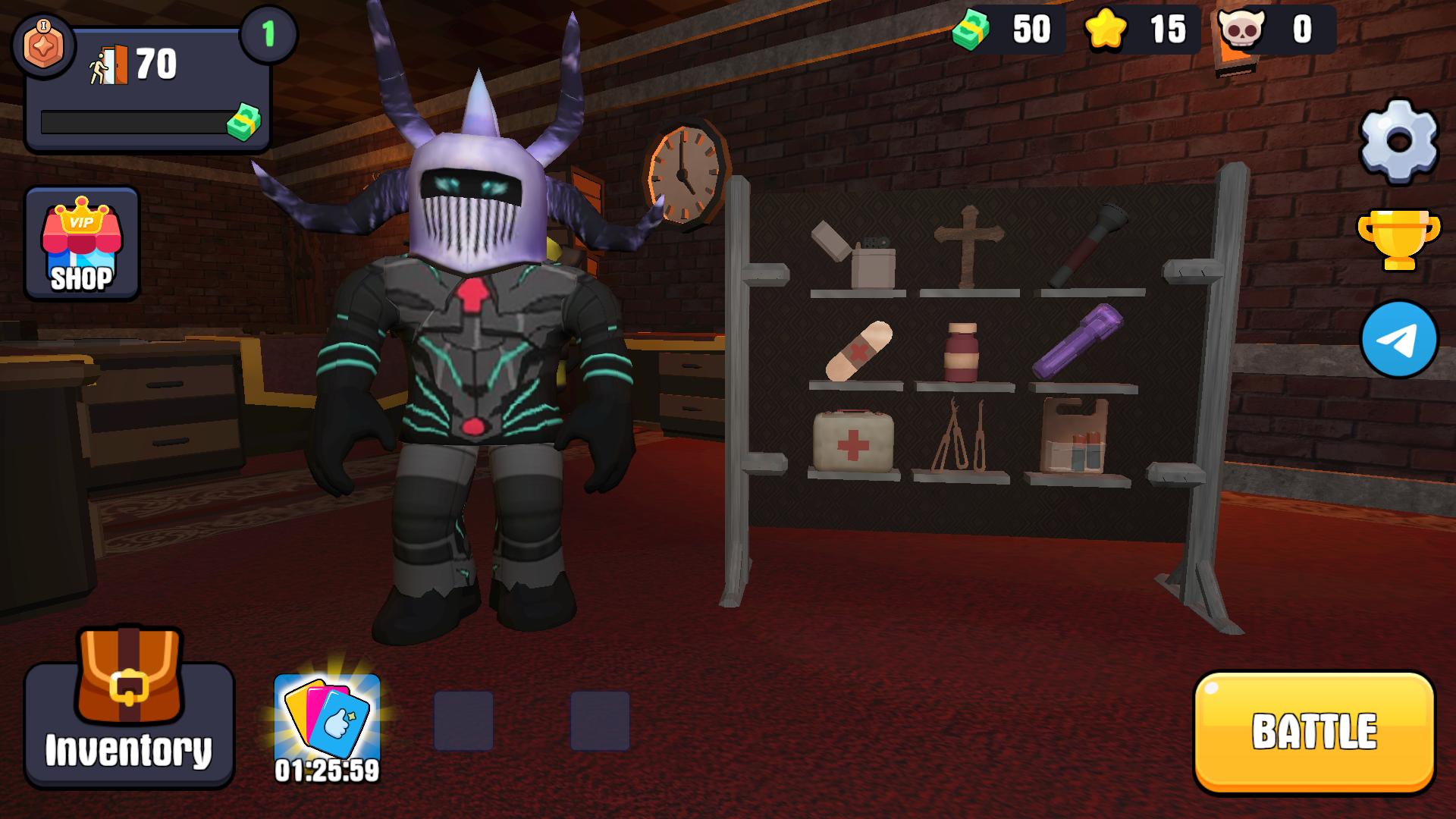Select the wooden cross item
This screenshot has height=819, width=1456.
coord(967,235)
